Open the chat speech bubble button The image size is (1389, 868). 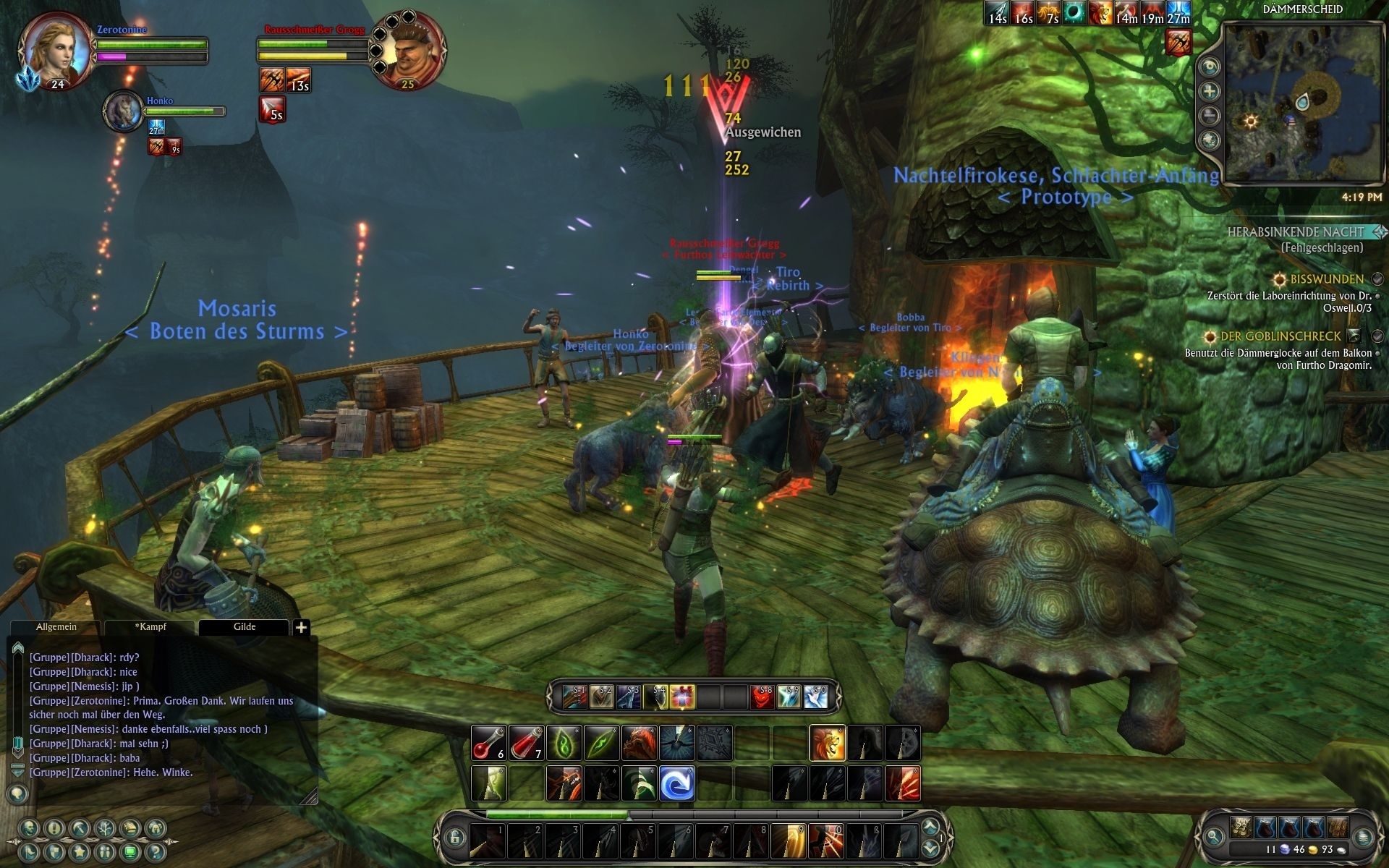click(17, 794)
